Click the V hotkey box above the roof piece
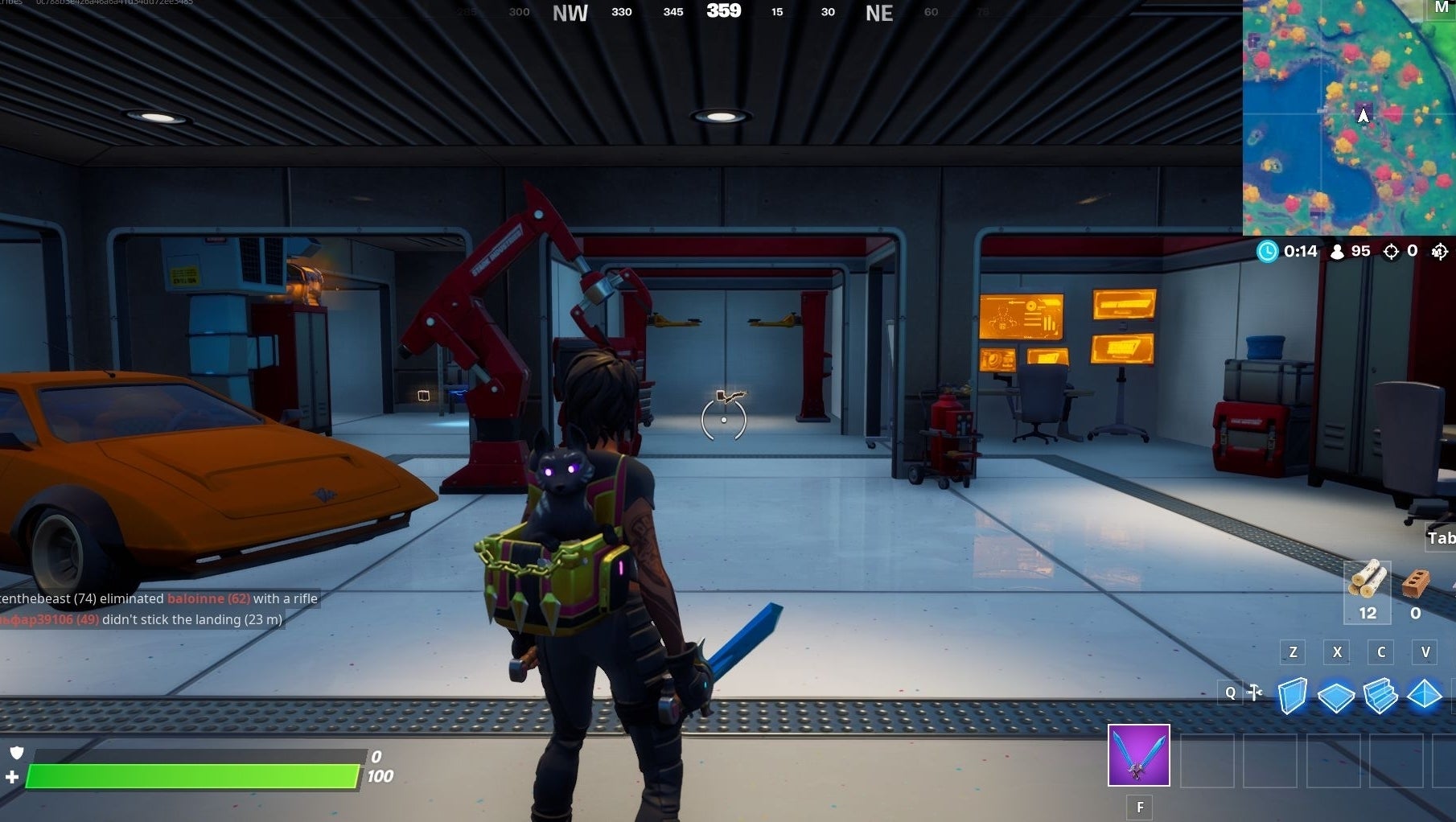Image resolution: width=1456 pixels, height=822 pixels. coord(1426,652)
